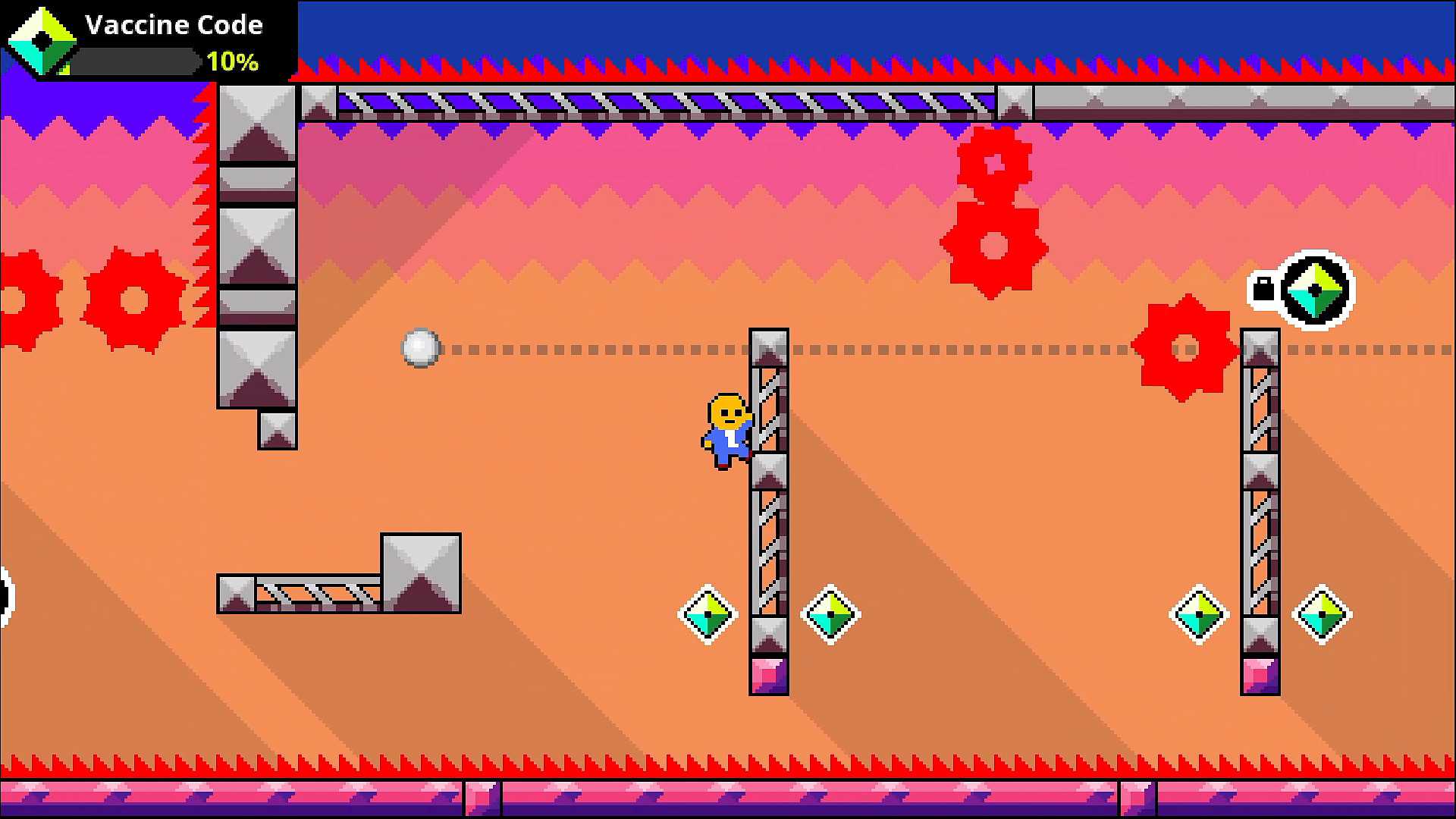The width and height of the screenshot is (1456, 819).
Task: Click the gem left of the right tower
Action: pos(1198,613)
